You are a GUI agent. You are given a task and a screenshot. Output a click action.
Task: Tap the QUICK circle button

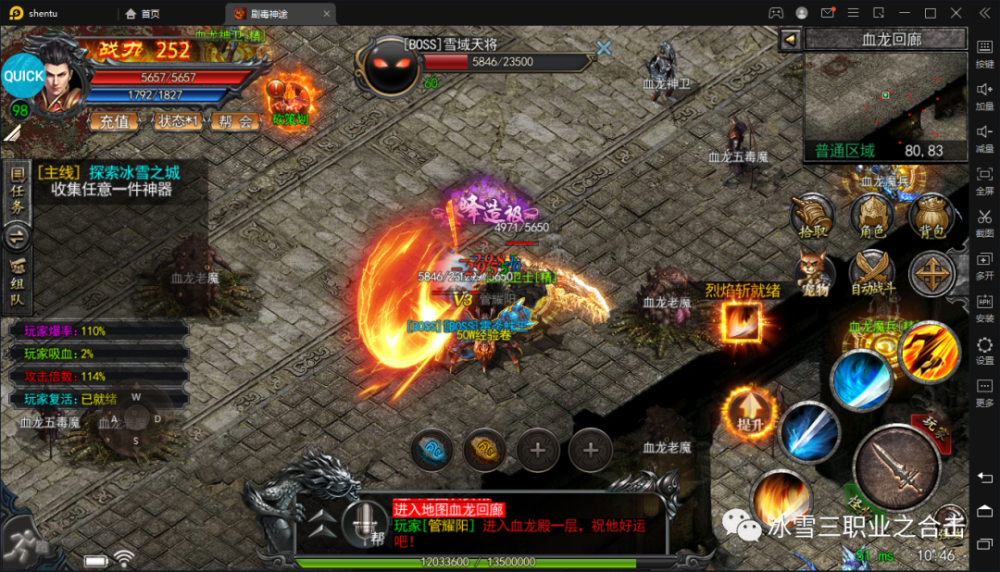point(23,76)
